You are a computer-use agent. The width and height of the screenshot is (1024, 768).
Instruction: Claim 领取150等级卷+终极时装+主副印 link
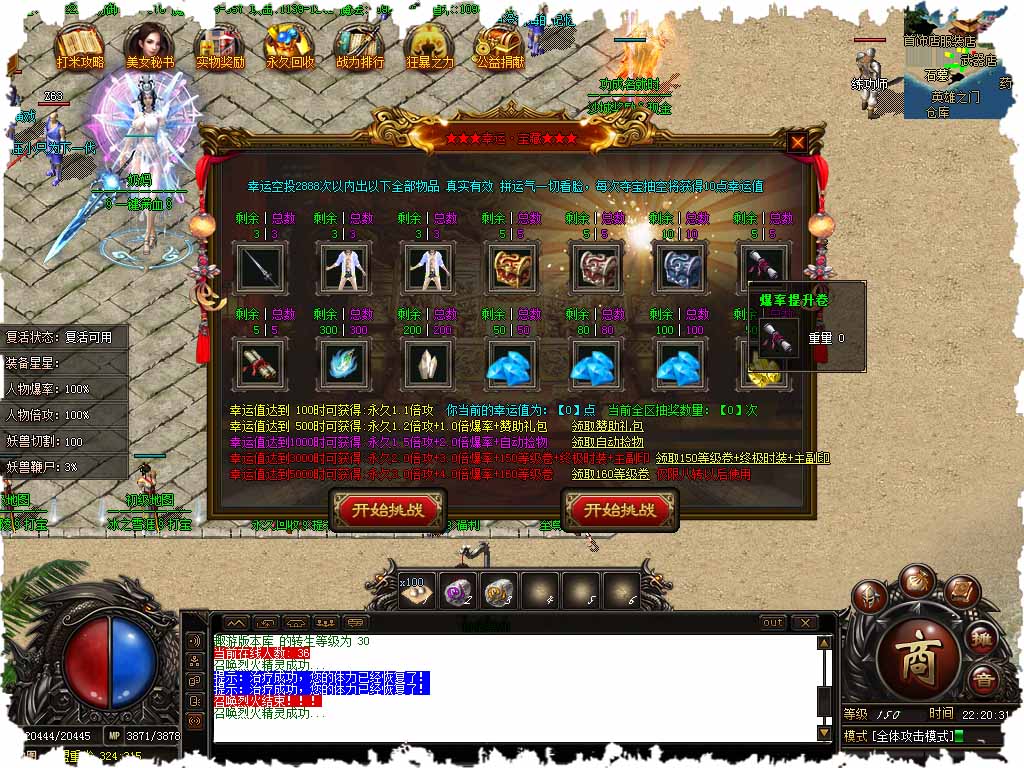click(x=743, y=458)
